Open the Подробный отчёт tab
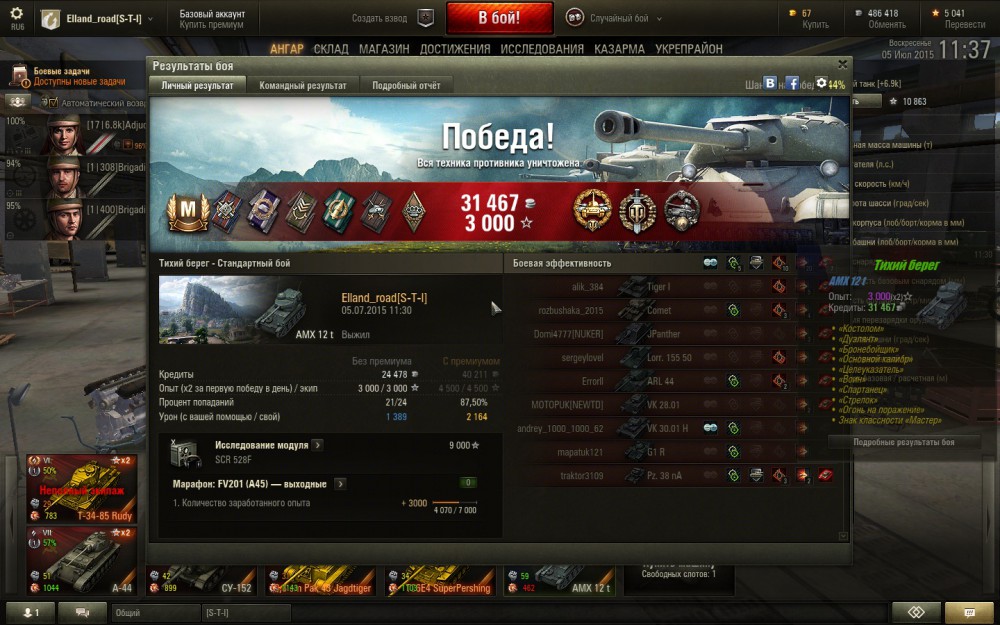The width and height of the screenshot is (1000, 625). pyautogui.click(x=406, y=86)
